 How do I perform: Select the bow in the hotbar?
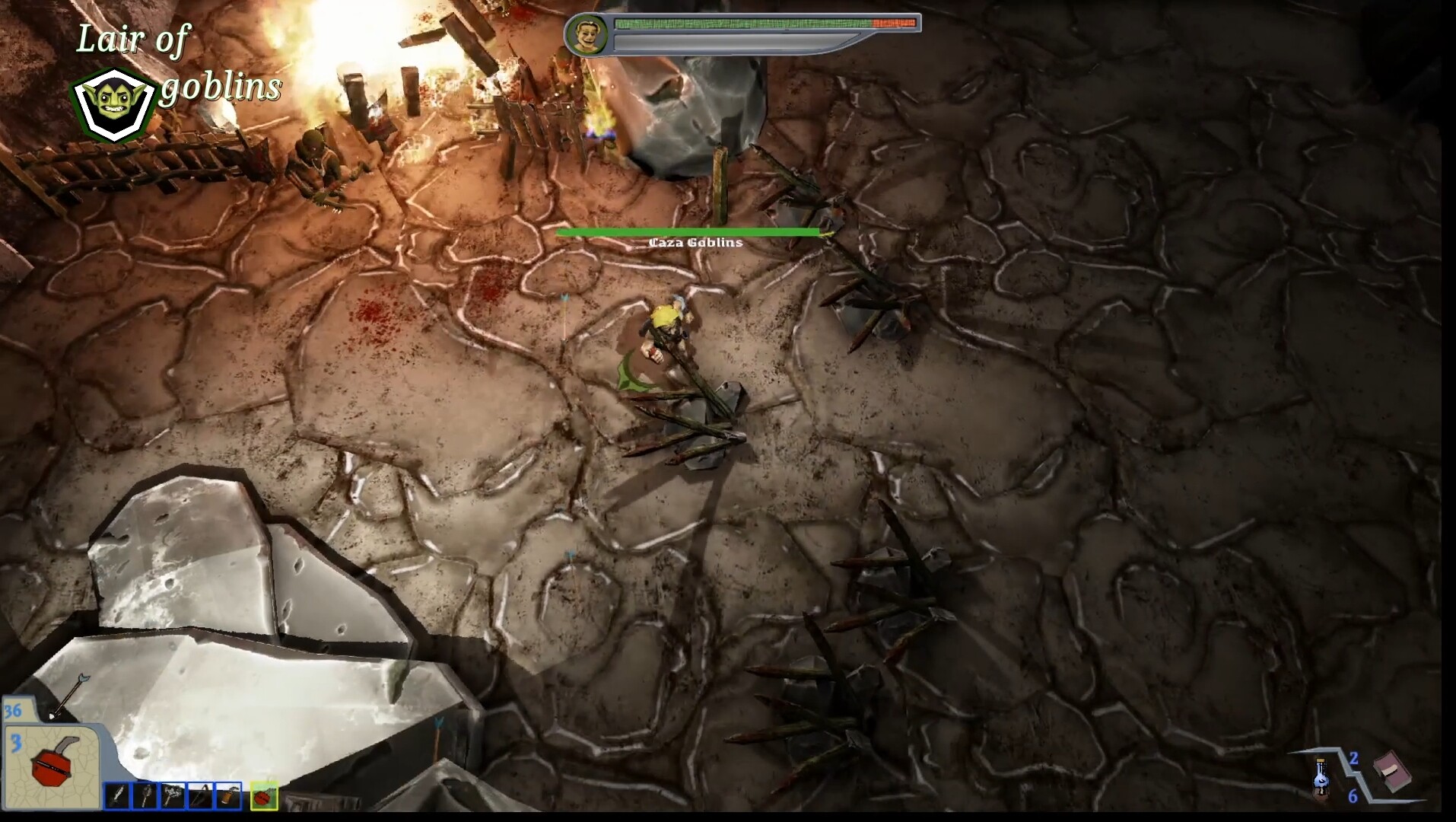(199, 796)
